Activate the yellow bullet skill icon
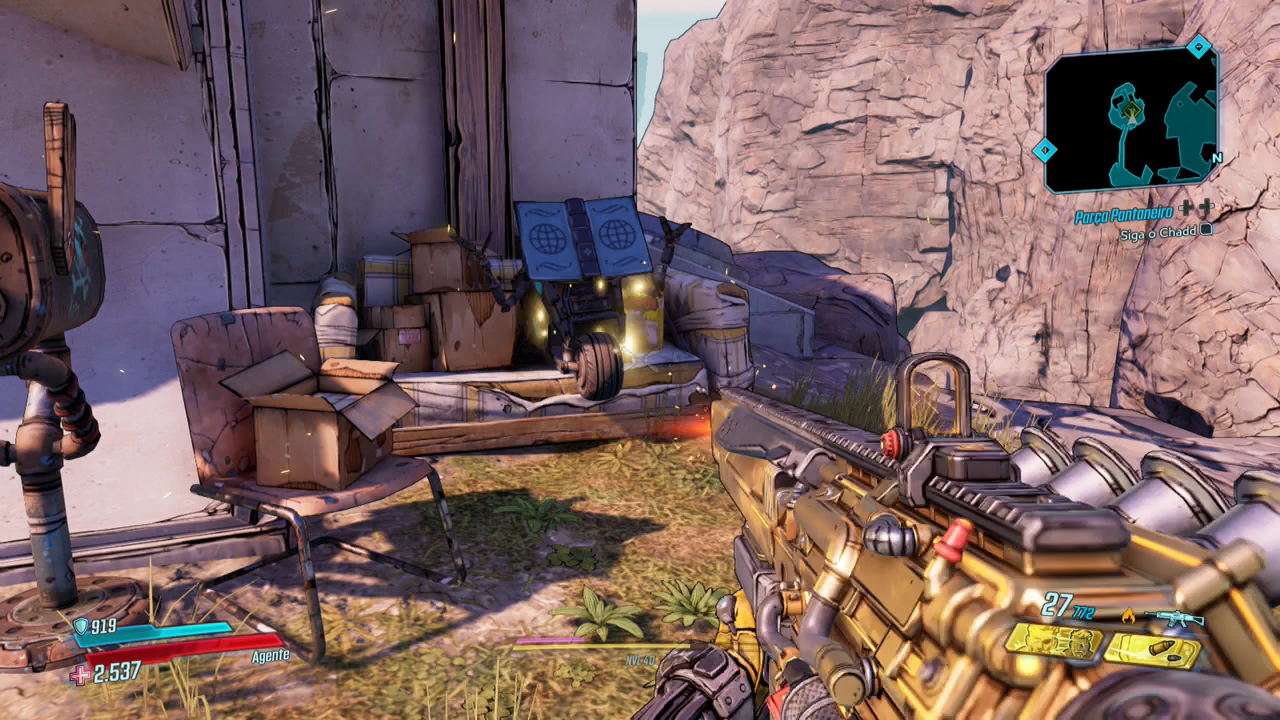The height and width of the screenshot is (720, 1280). pos(1152,651)
